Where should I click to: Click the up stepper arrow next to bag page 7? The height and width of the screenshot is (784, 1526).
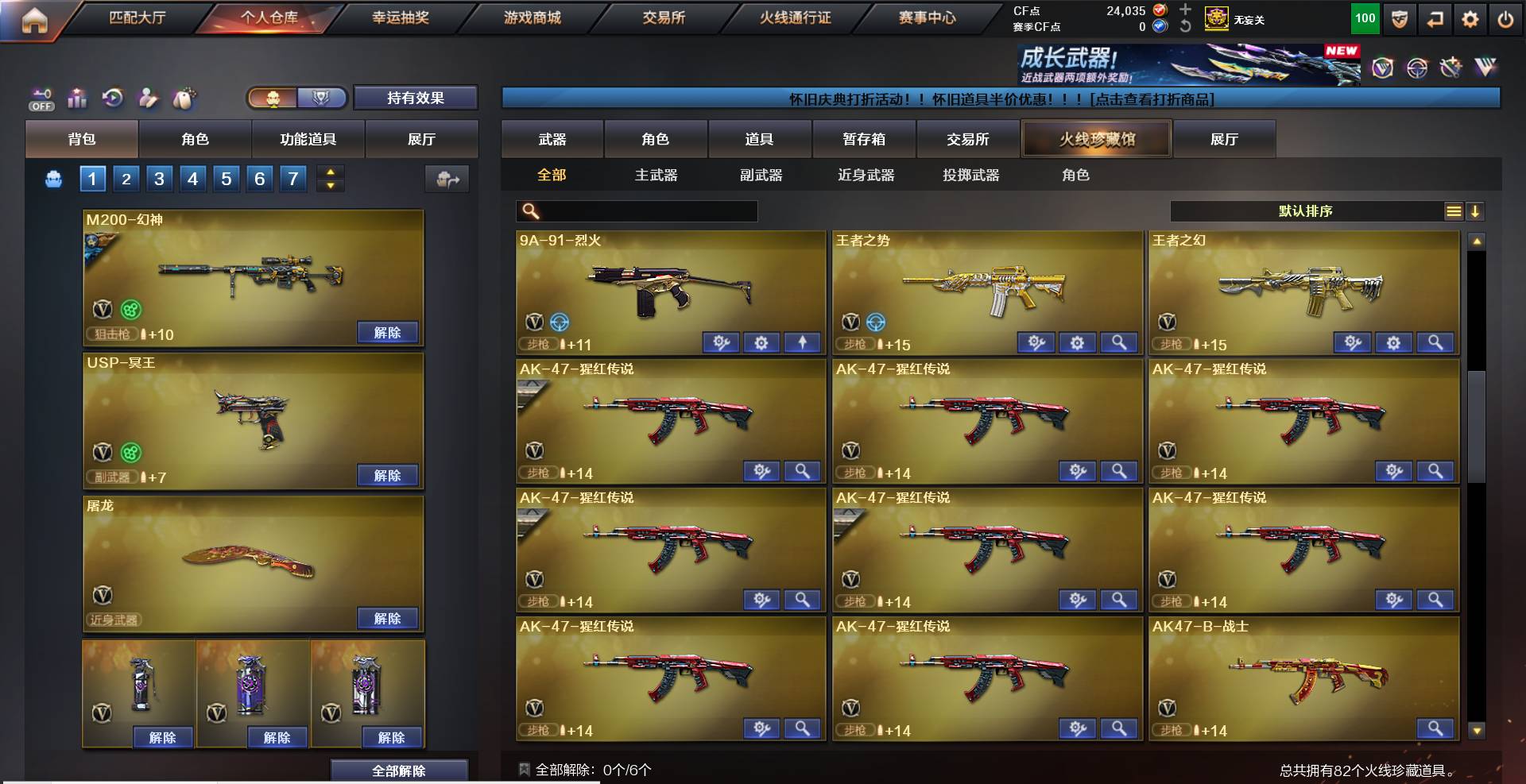tap(331, 172)
